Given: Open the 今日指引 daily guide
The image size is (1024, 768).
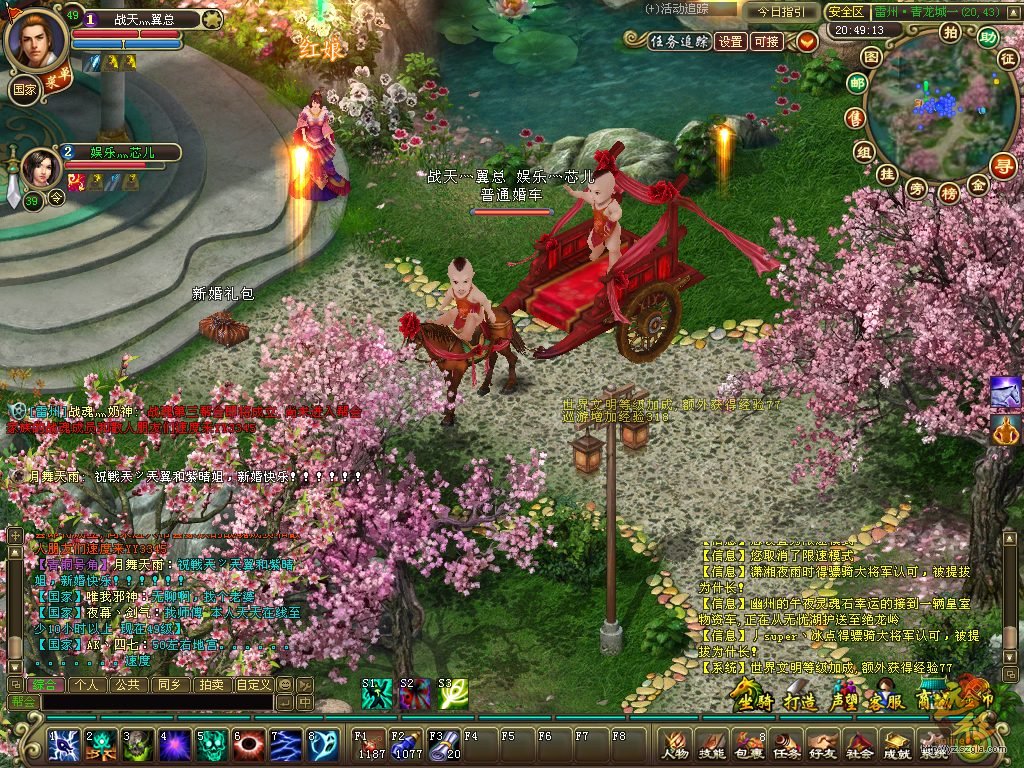Looking at the screenshot, I should 779,12.
